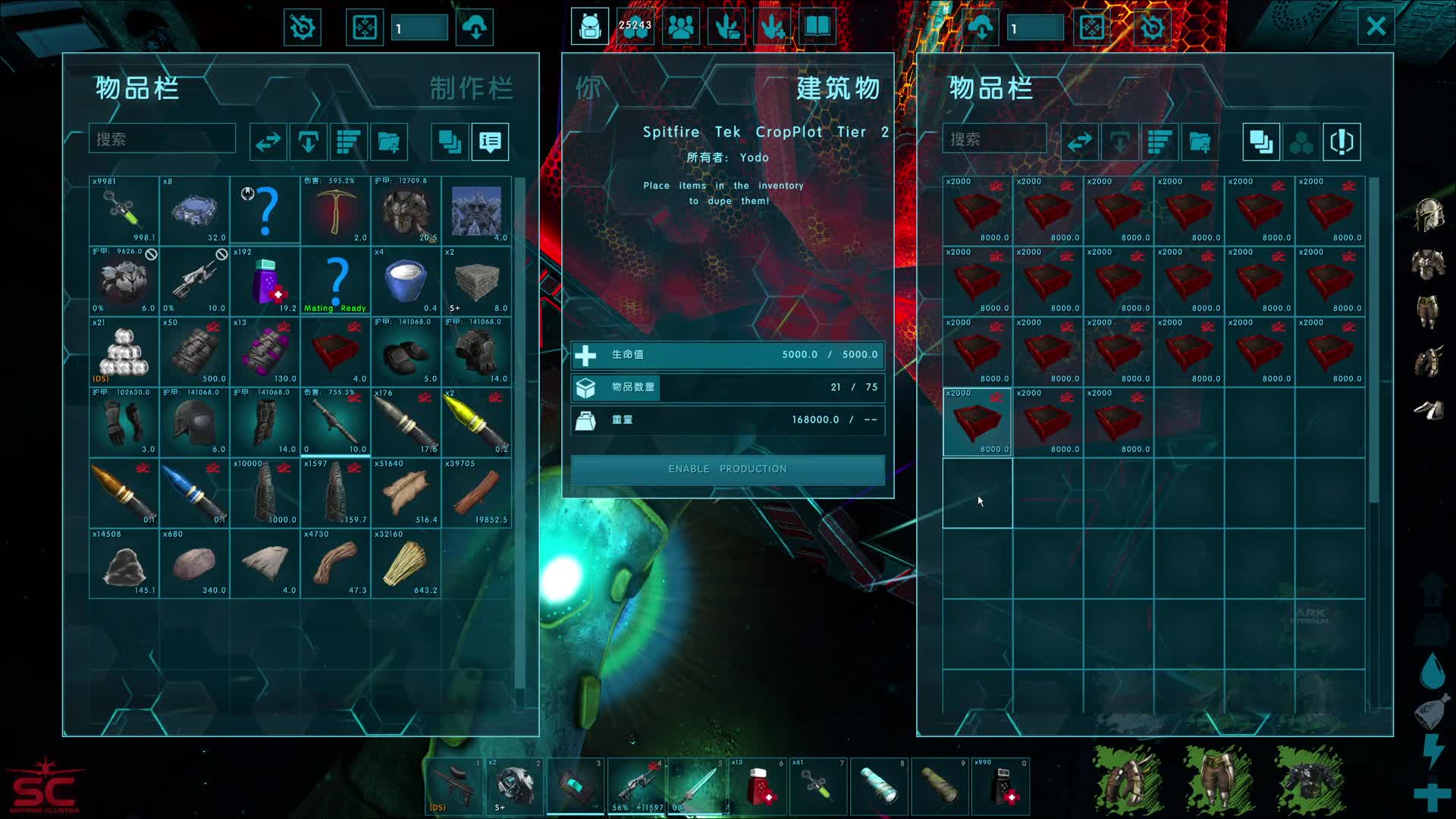Select the Mating Ready question-mark item
1456x819 pixels.
tap(335, 281)
